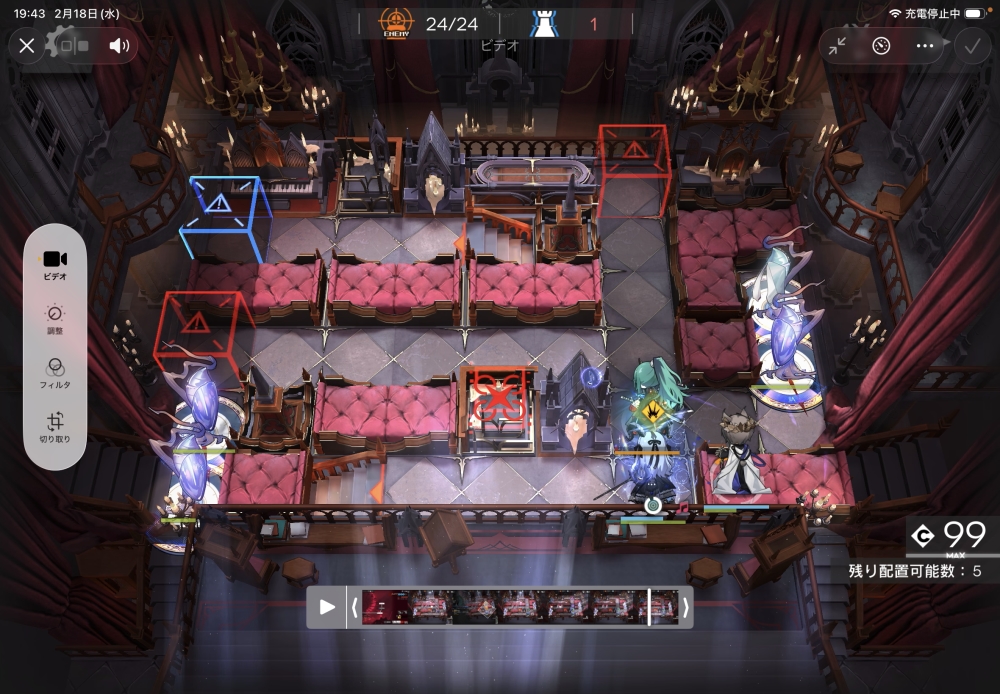Confirm edits with the checkmark button
The image size is (1000, 694).
969,45
